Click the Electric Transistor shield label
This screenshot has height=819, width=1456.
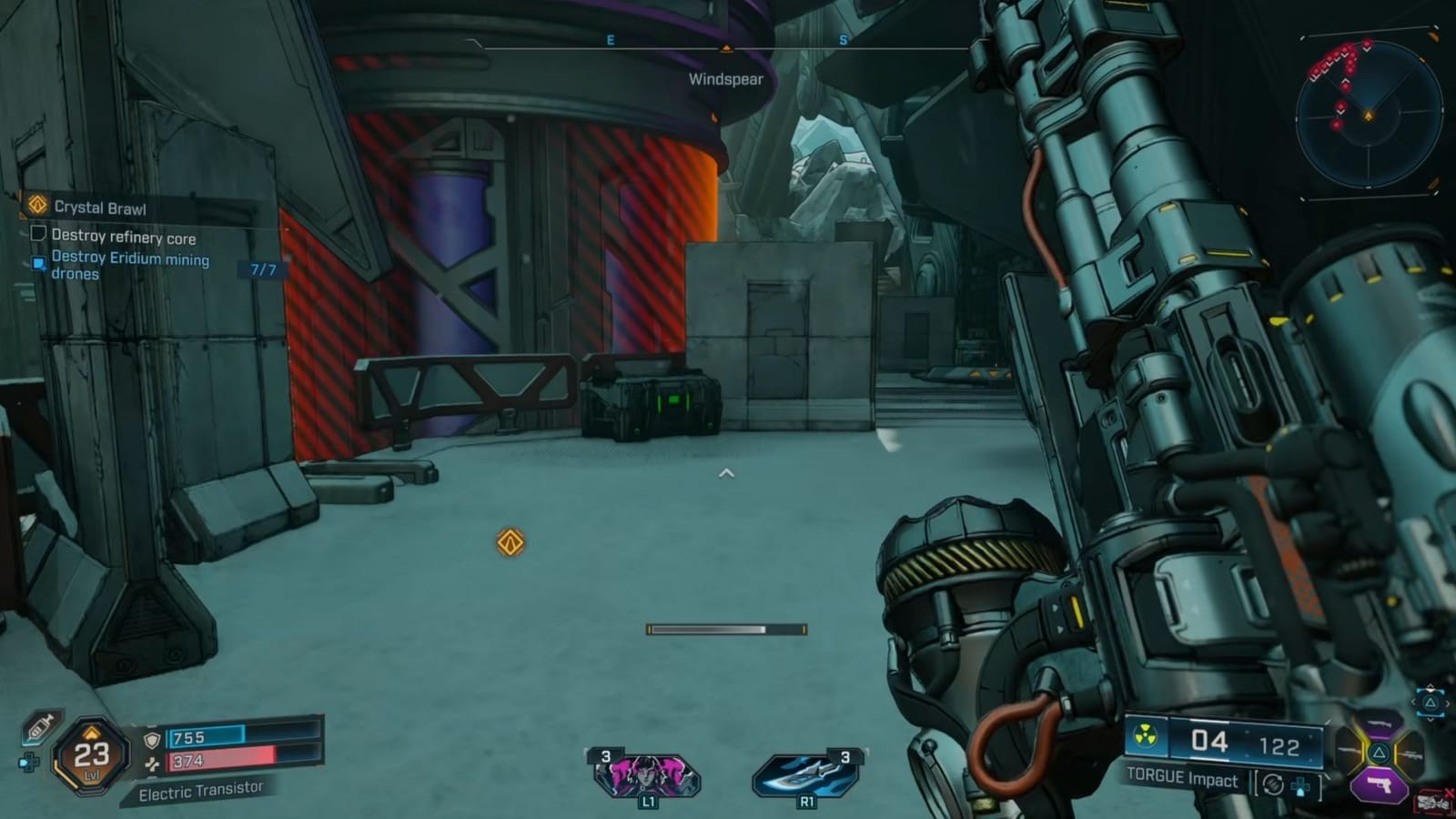(x=200, y=791)
